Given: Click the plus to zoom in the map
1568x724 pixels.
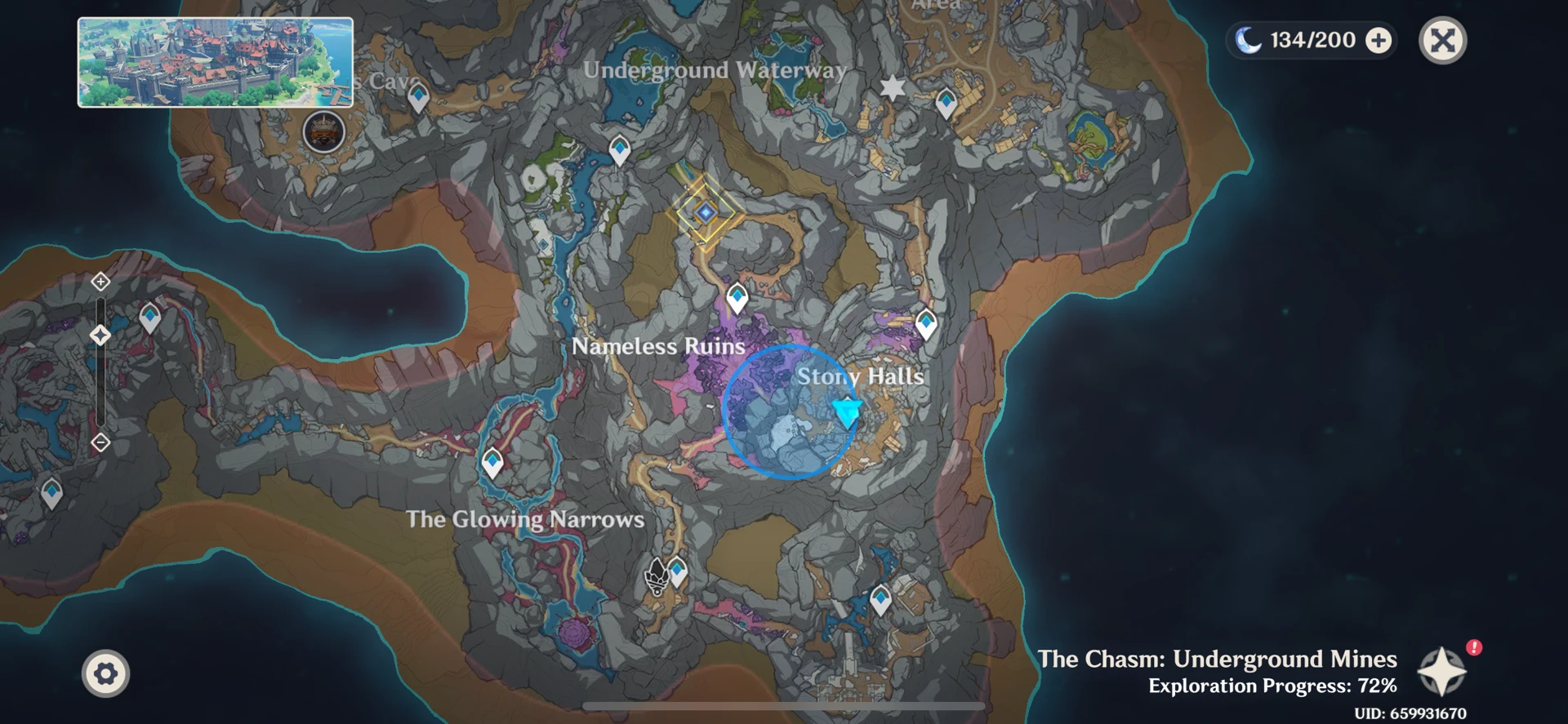Looking at the screenshot, I should point(100,281).
